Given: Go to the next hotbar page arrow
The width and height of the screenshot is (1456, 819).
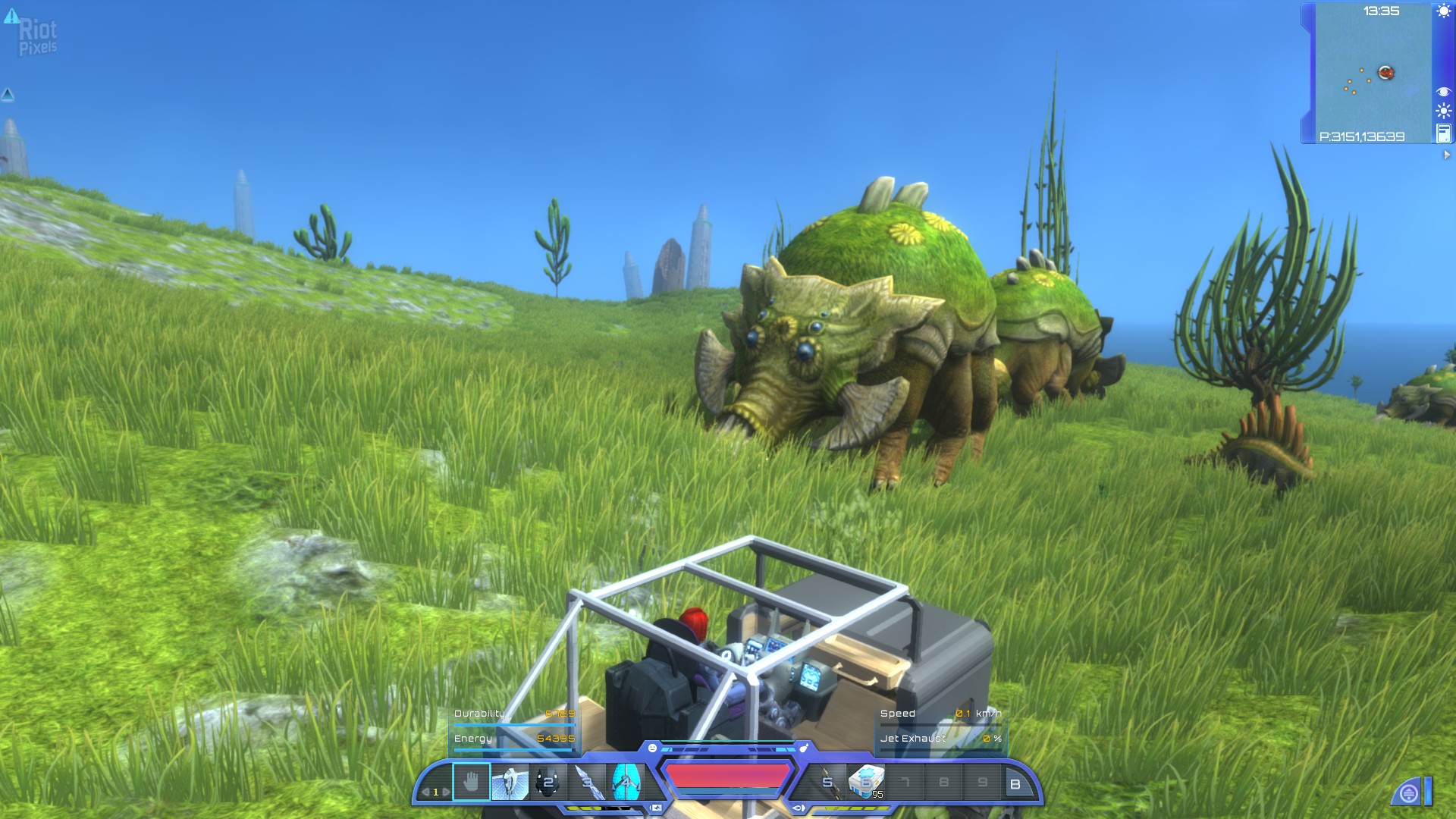Looking at the screenshot, I should coord(446,792).
